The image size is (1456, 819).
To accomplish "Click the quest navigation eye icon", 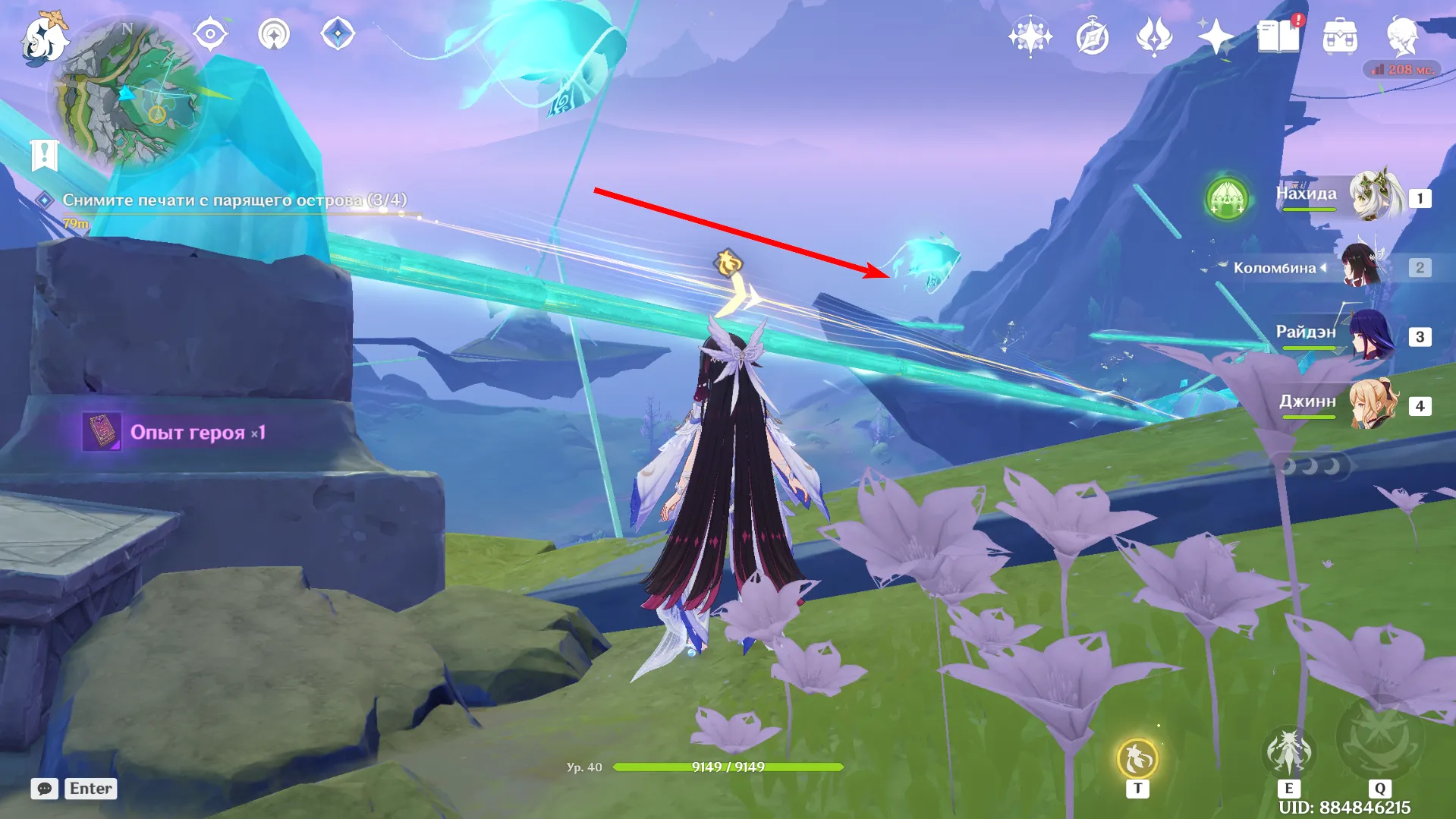I will click(x=210, y=33).
